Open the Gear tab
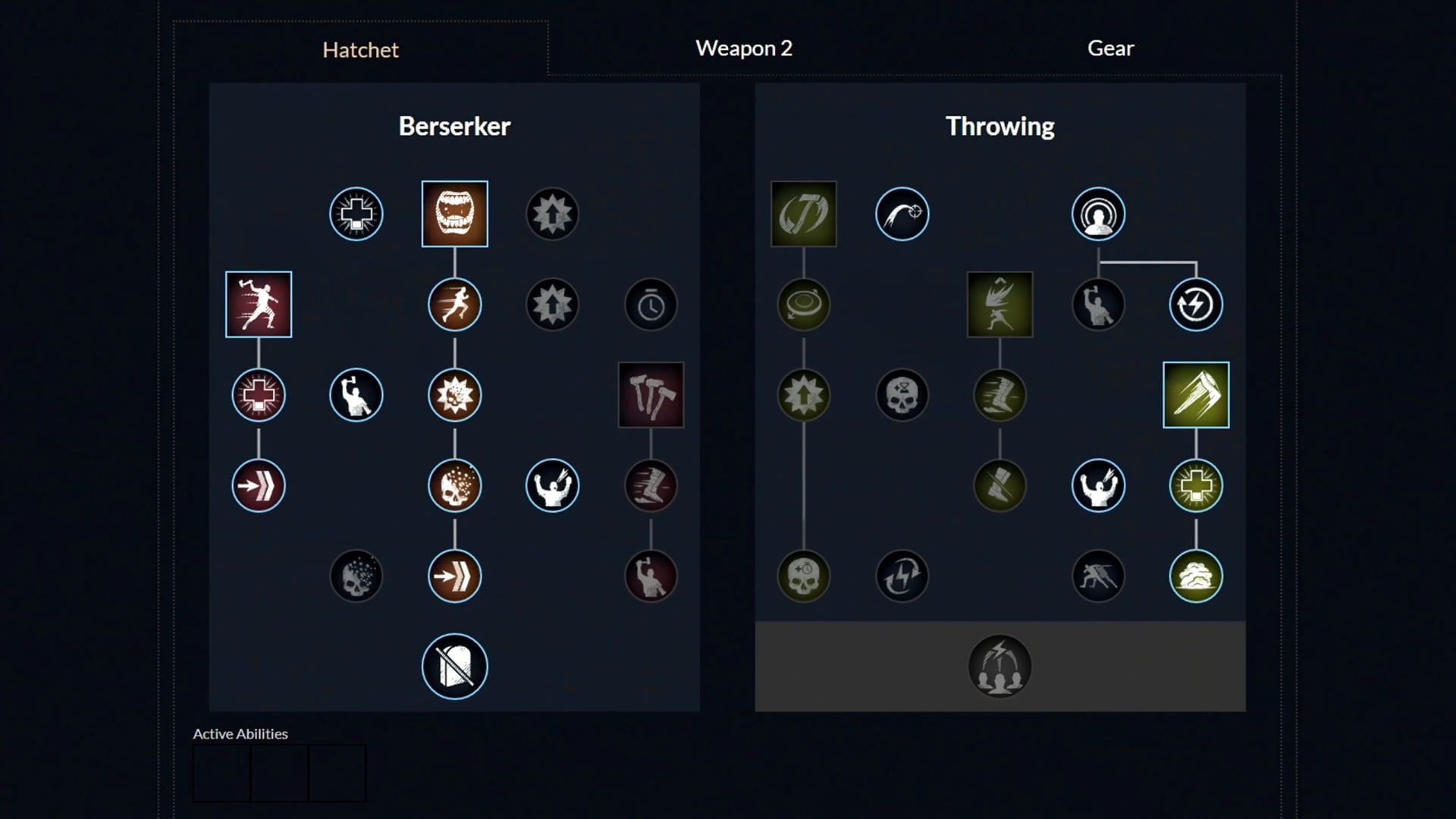The height and width of the screenshot is (819, 1456). pyautogui.click(x=1110, y=48)
